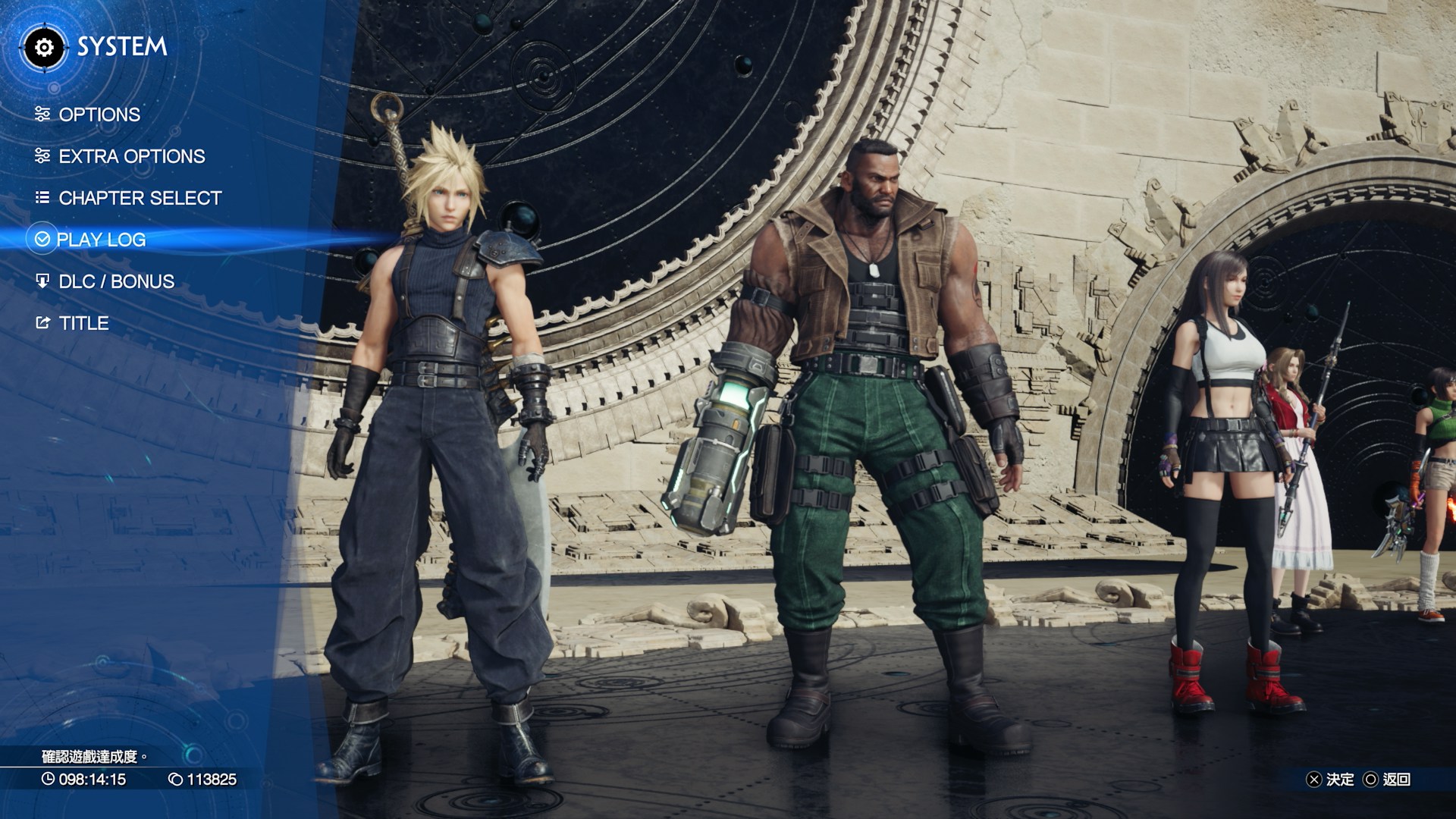Select the list icon next to CHAPTER SELECT

click(x=42, y=198)
